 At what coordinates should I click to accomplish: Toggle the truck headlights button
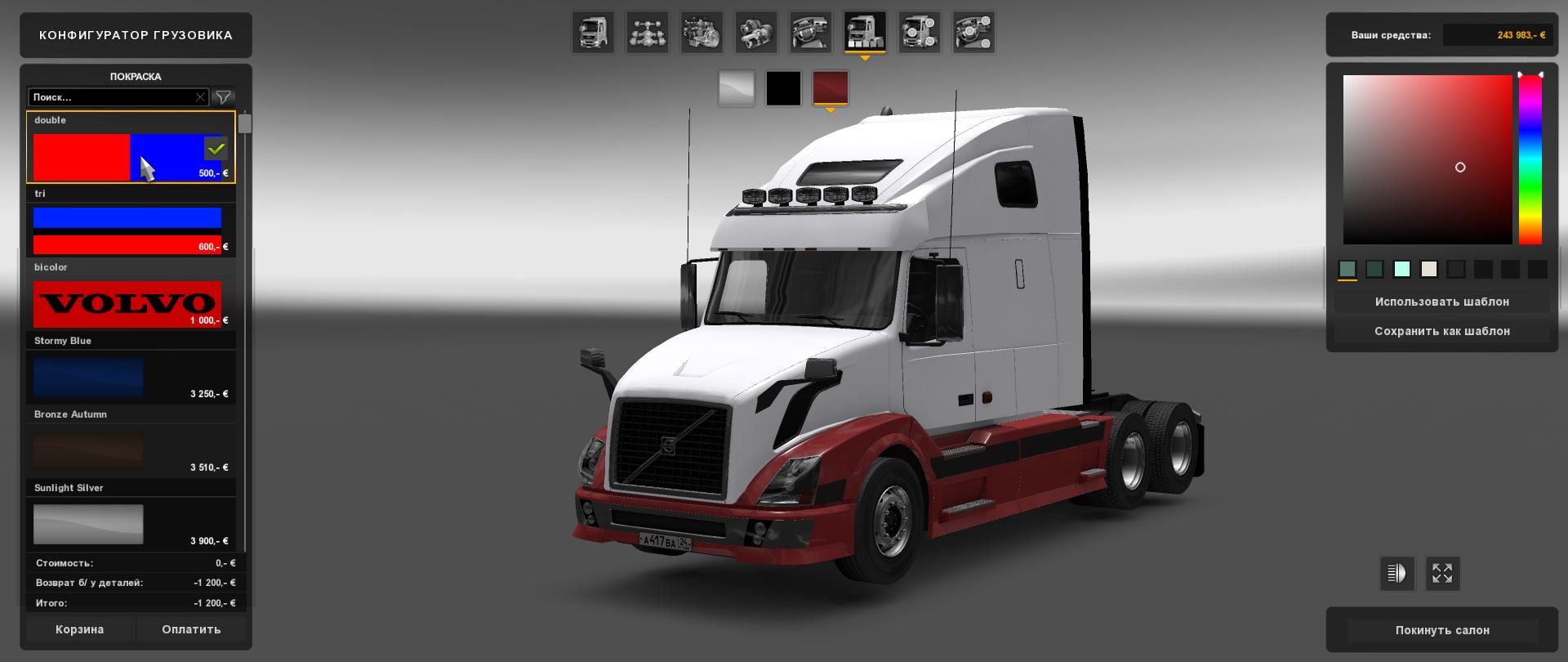(x=1396, y=574)
